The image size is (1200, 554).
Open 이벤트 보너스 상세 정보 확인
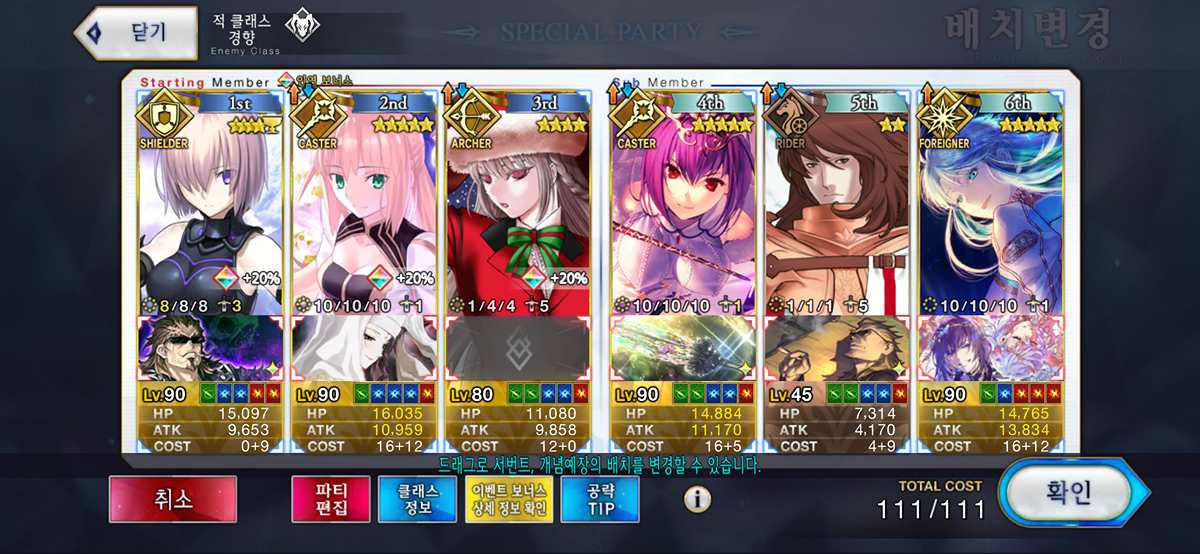(x=508, y=498)
